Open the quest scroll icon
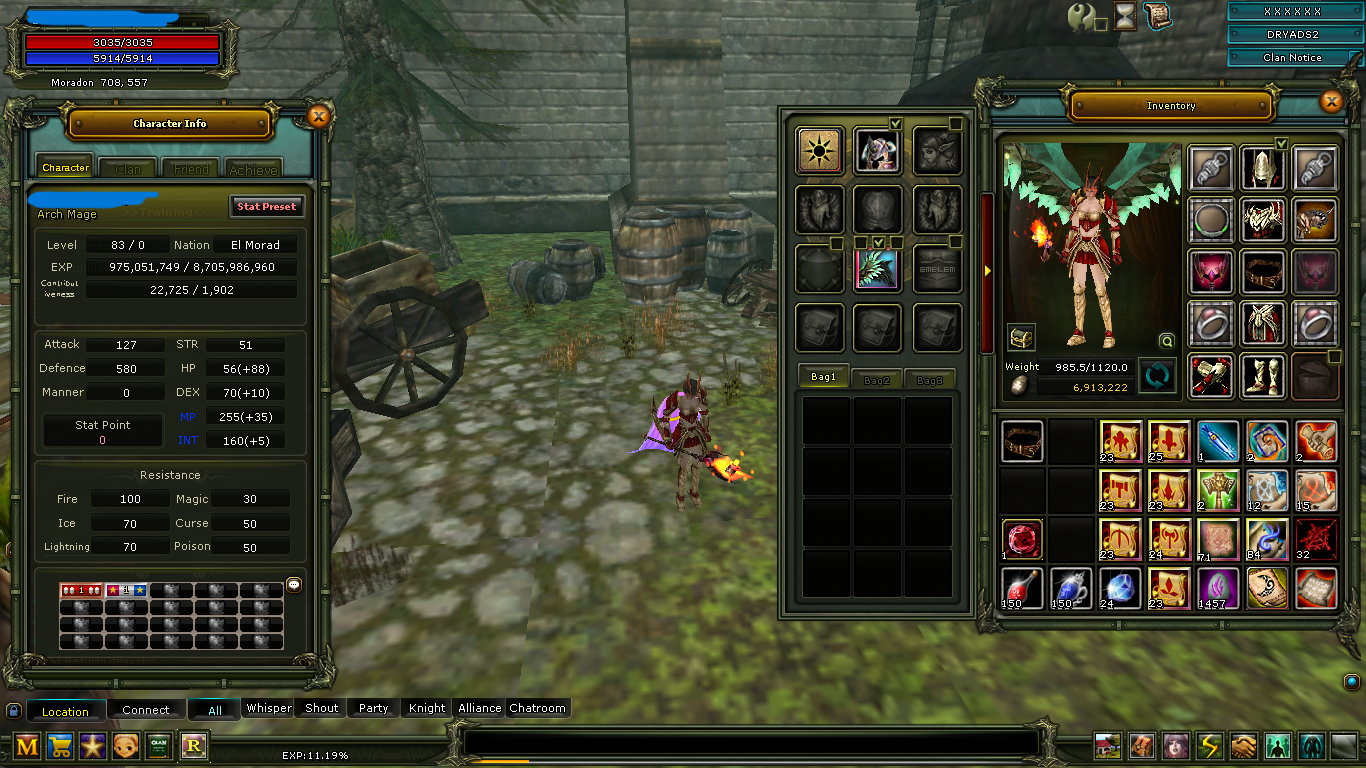The height and width of the screenshot is (768, 1366). tap(1157, 16)
